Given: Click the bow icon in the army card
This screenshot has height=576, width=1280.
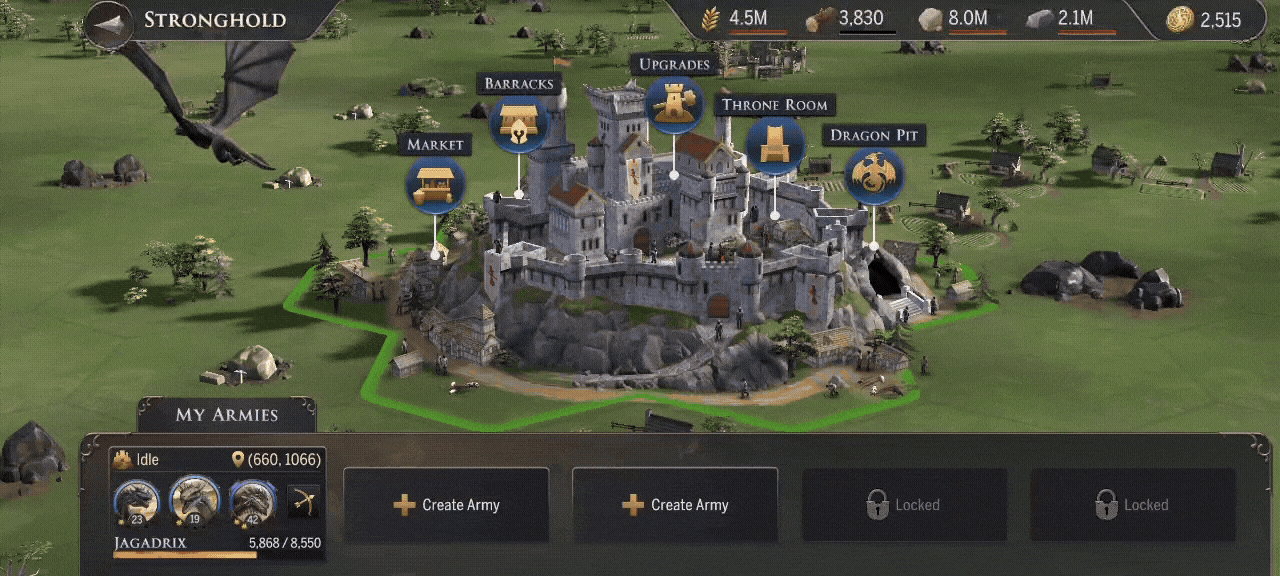Looking at the screenshot, I should coord(304,501).
